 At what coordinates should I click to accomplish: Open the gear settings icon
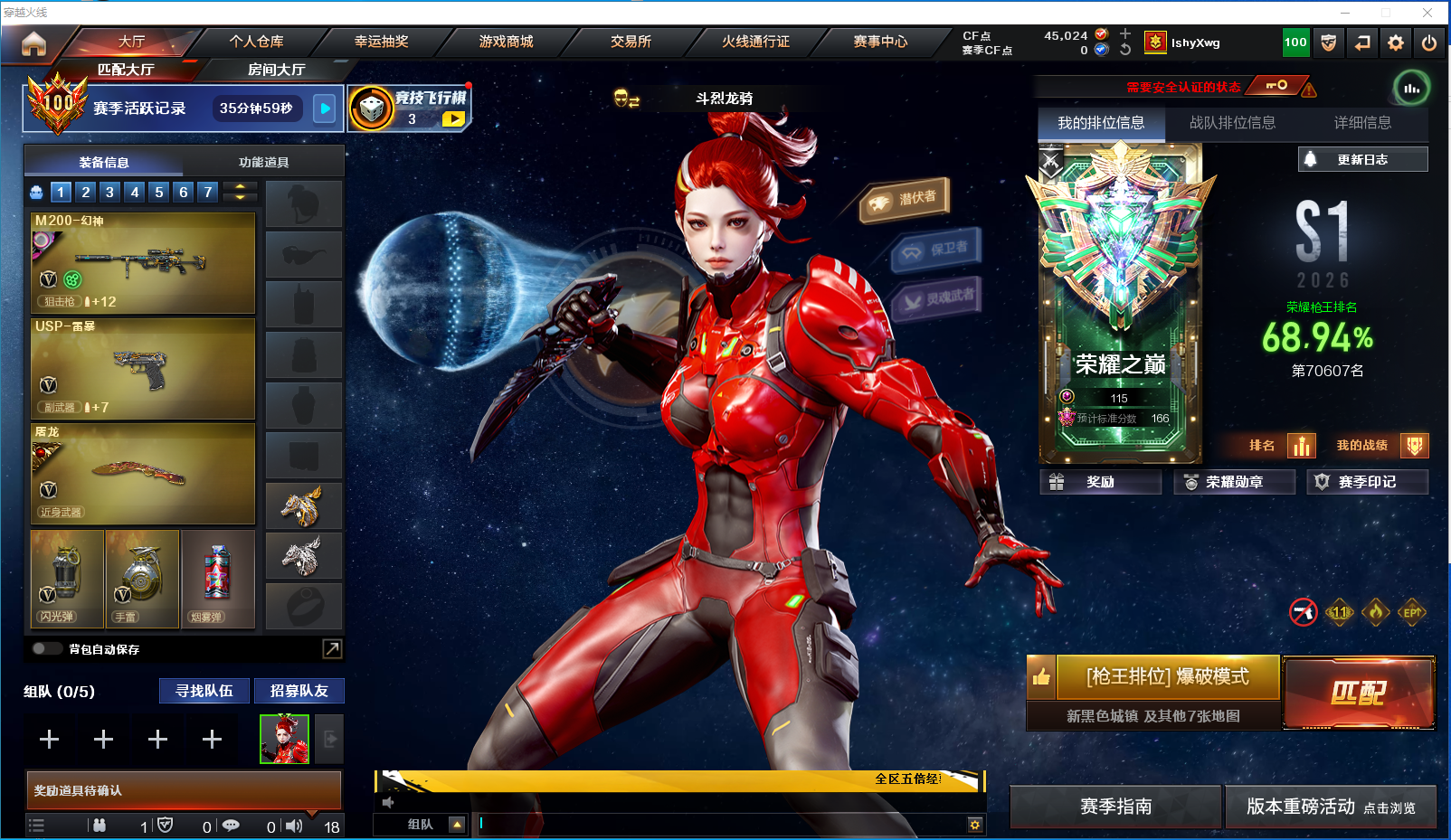tap(1396, 42)
